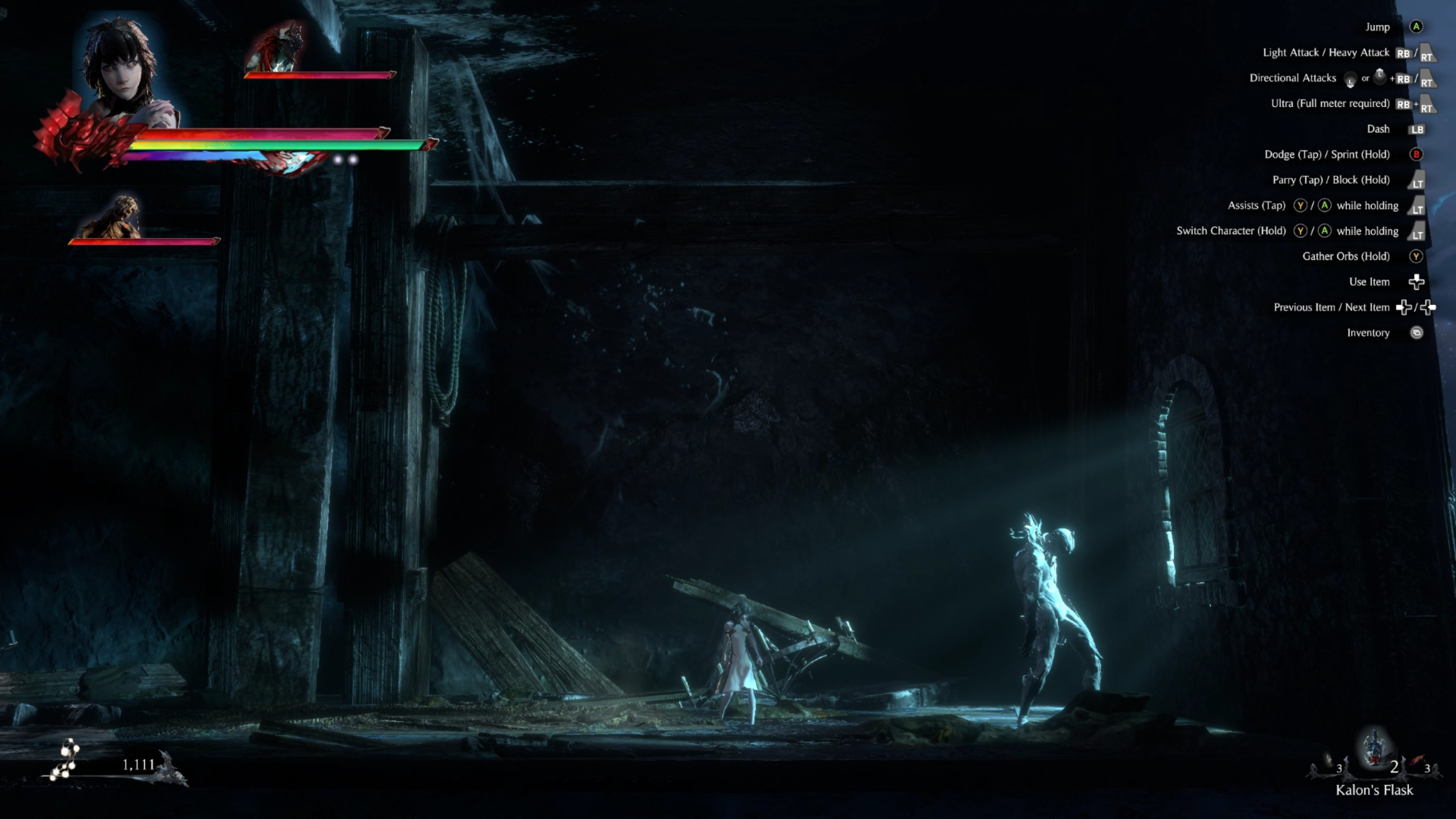Select the green A Jump button icon

click(1417, 27)
